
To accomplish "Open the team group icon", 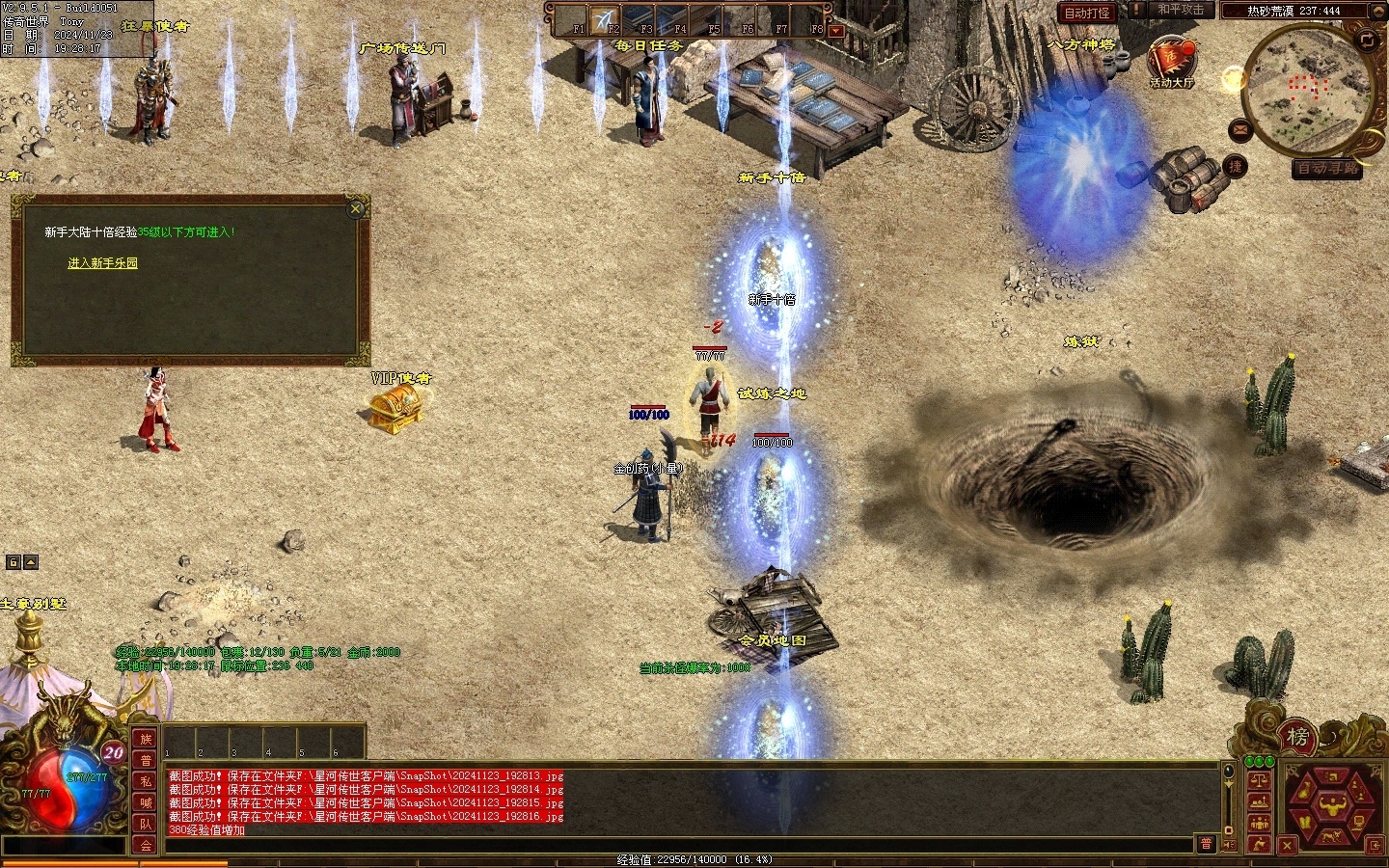I will coord(1258,823).
